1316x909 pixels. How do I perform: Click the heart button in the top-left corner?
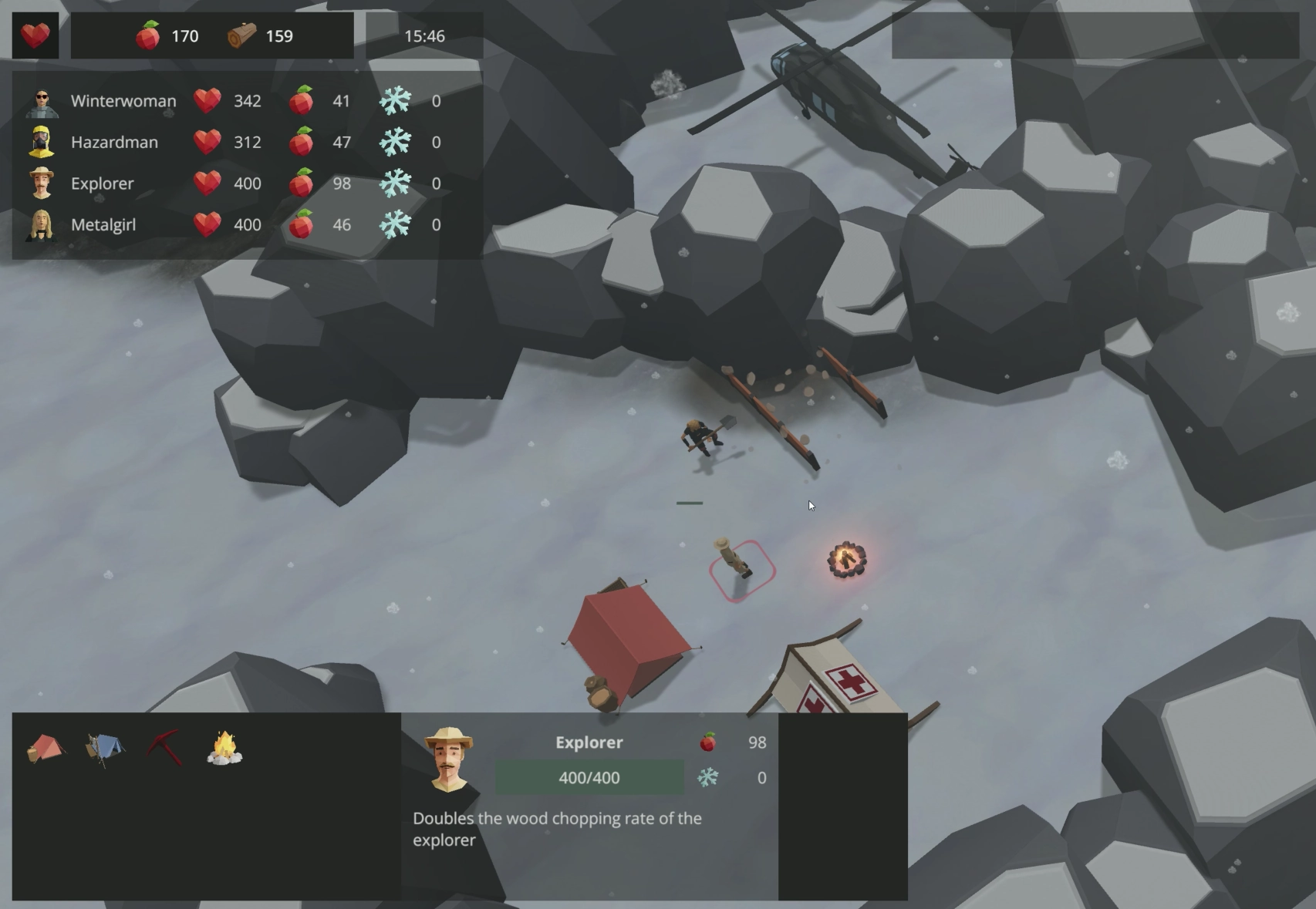click(35, 35)
